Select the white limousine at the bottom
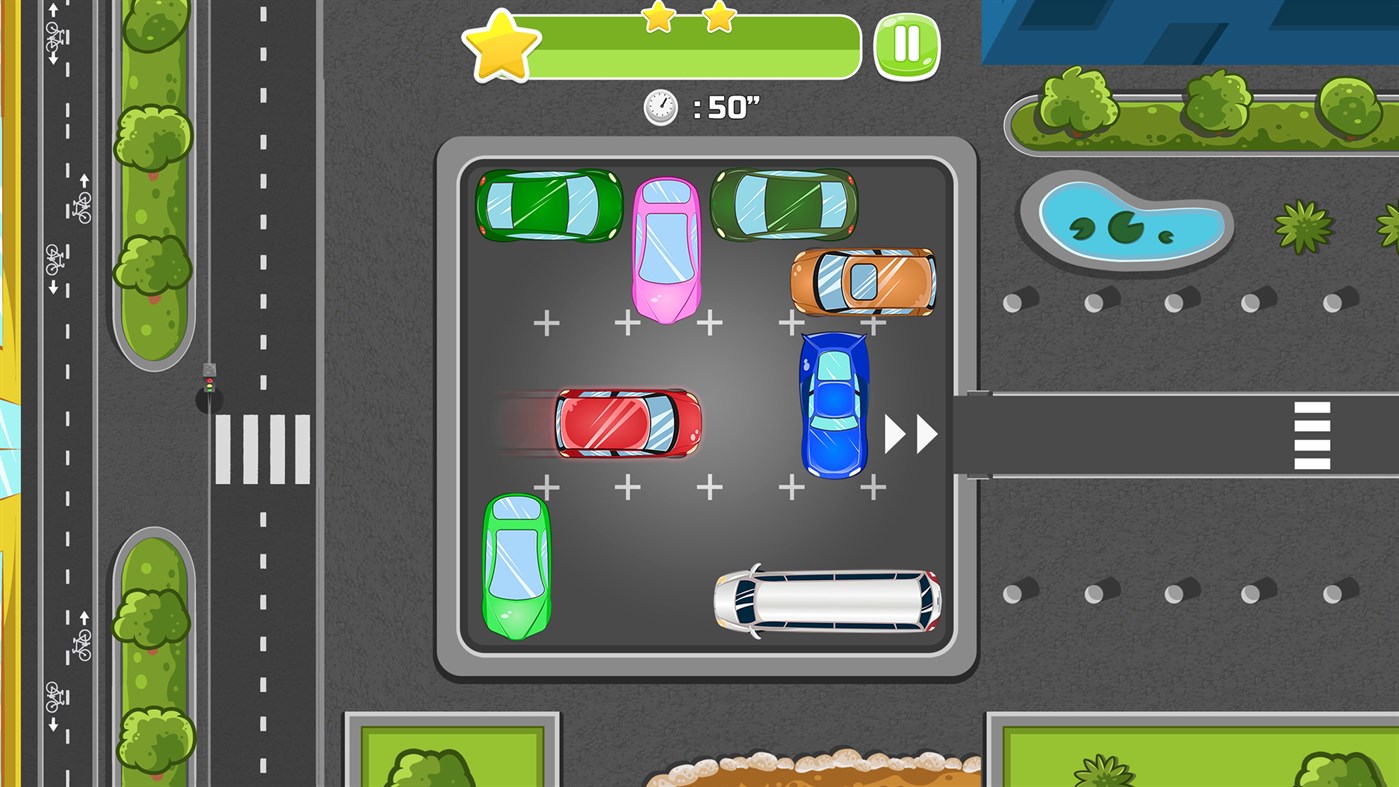 point(828,600)
